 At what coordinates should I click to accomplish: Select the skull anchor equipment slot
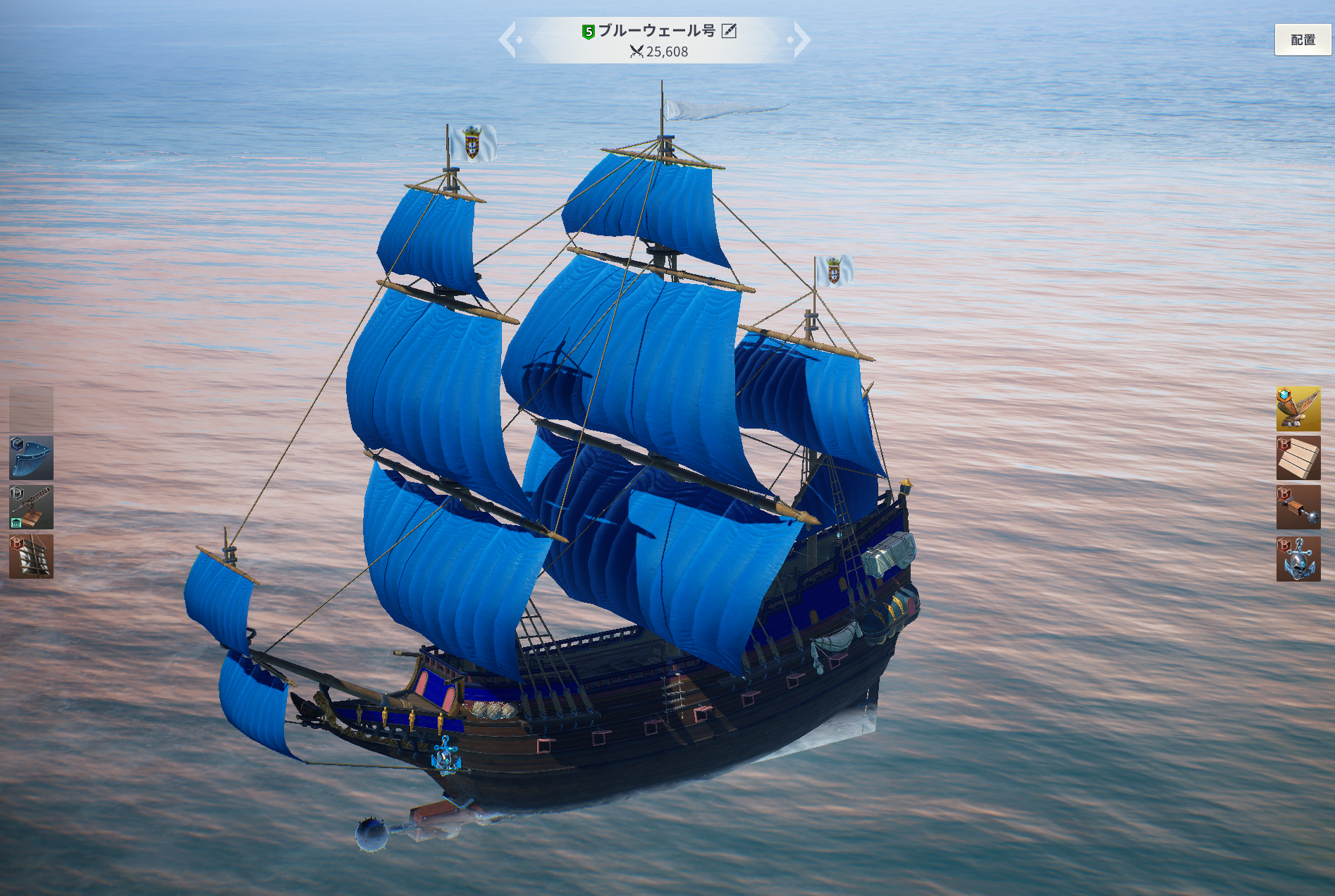(x=1298, y=558)
